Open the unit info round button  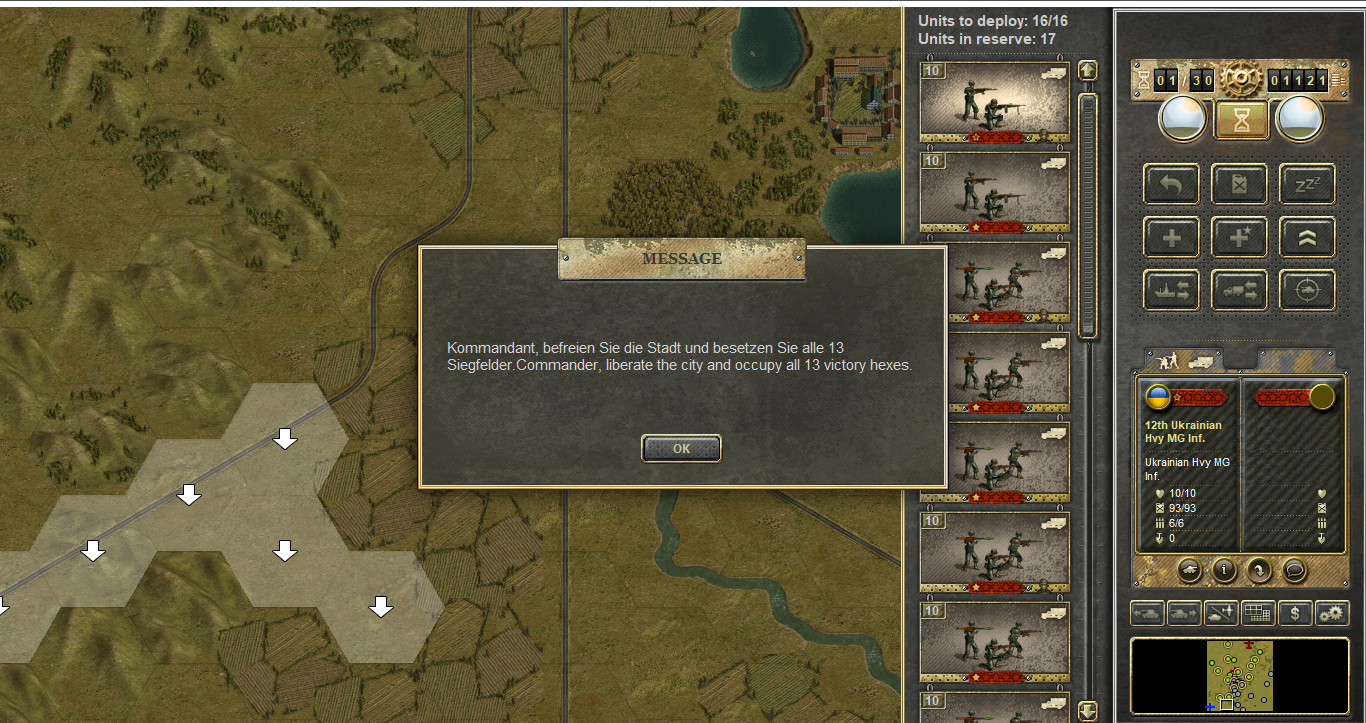click(x=1224, y=570)
